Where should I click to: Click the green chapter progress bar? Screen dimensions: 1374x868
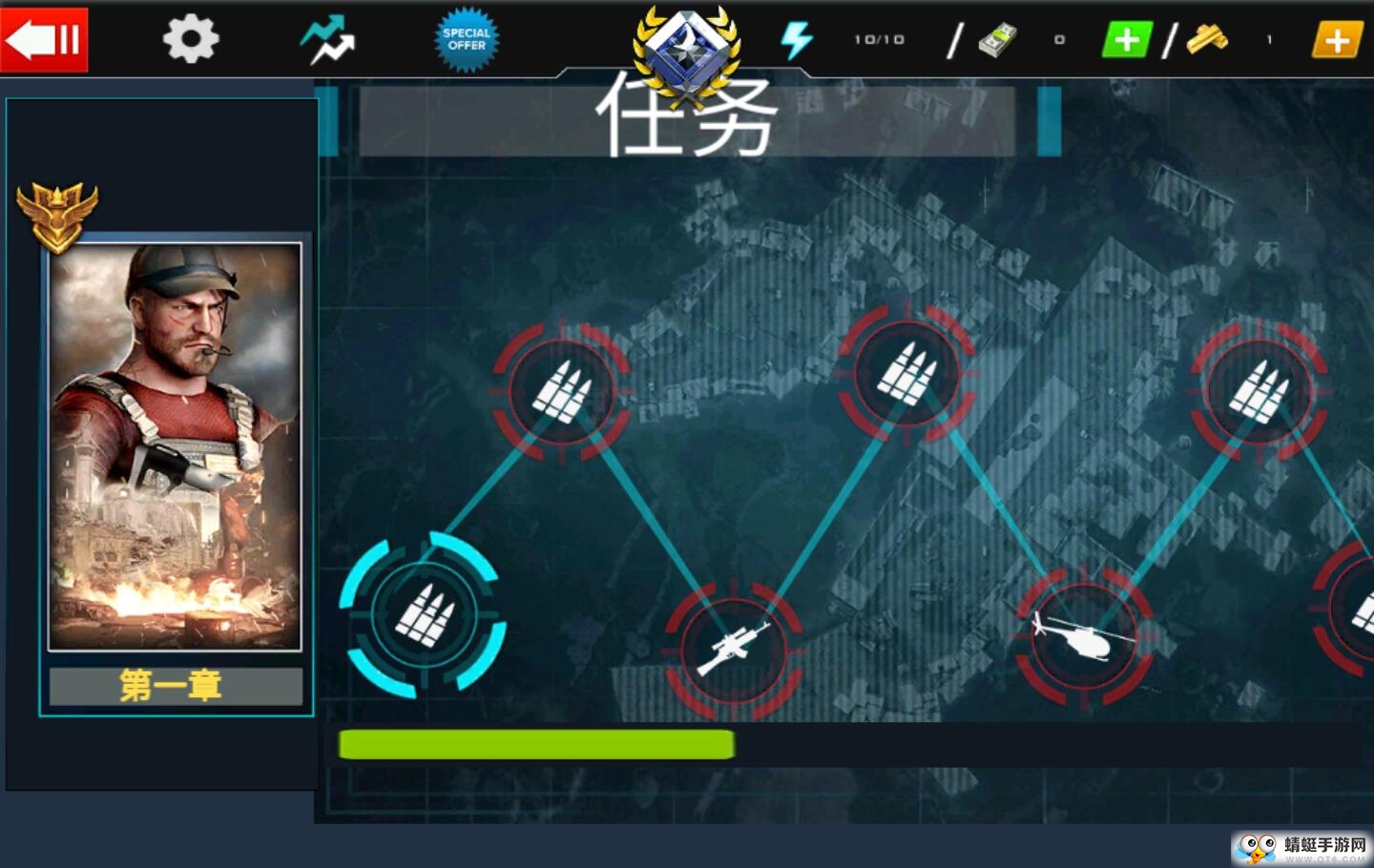537,744
